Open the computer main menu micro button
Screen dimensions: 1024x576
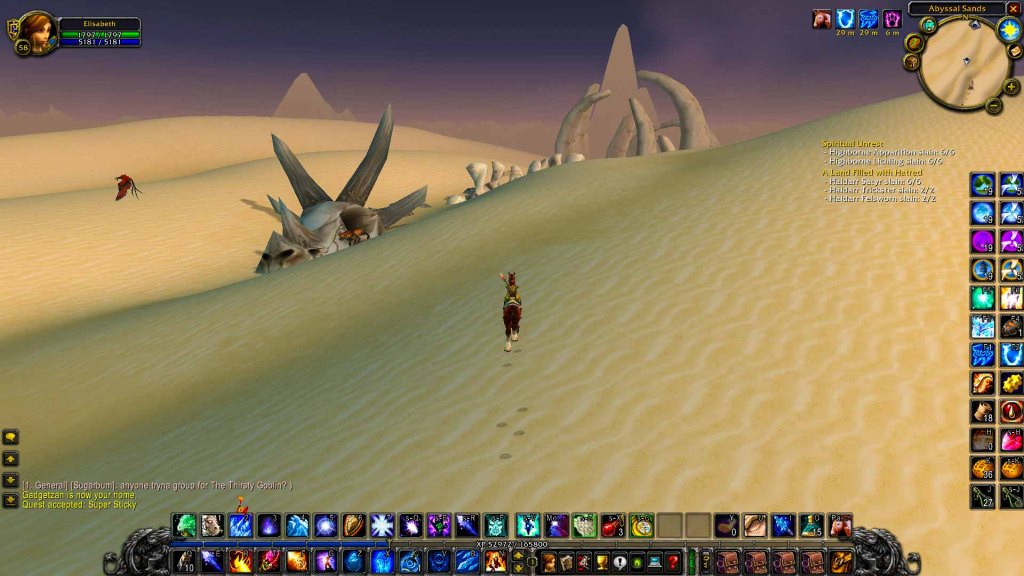click(655, 562)
